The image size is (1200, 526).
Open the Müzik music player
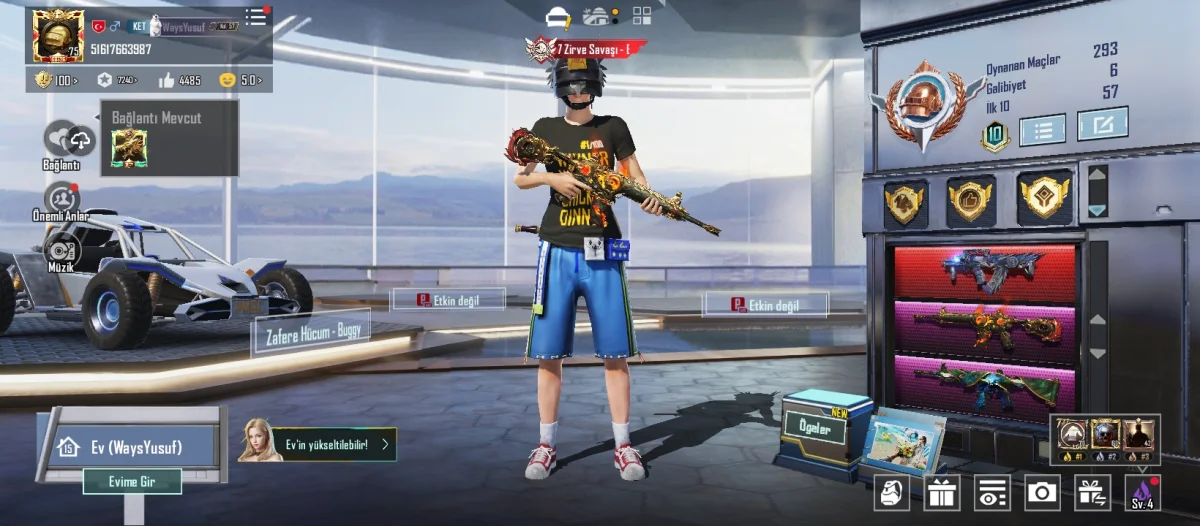tap(62, 248)
